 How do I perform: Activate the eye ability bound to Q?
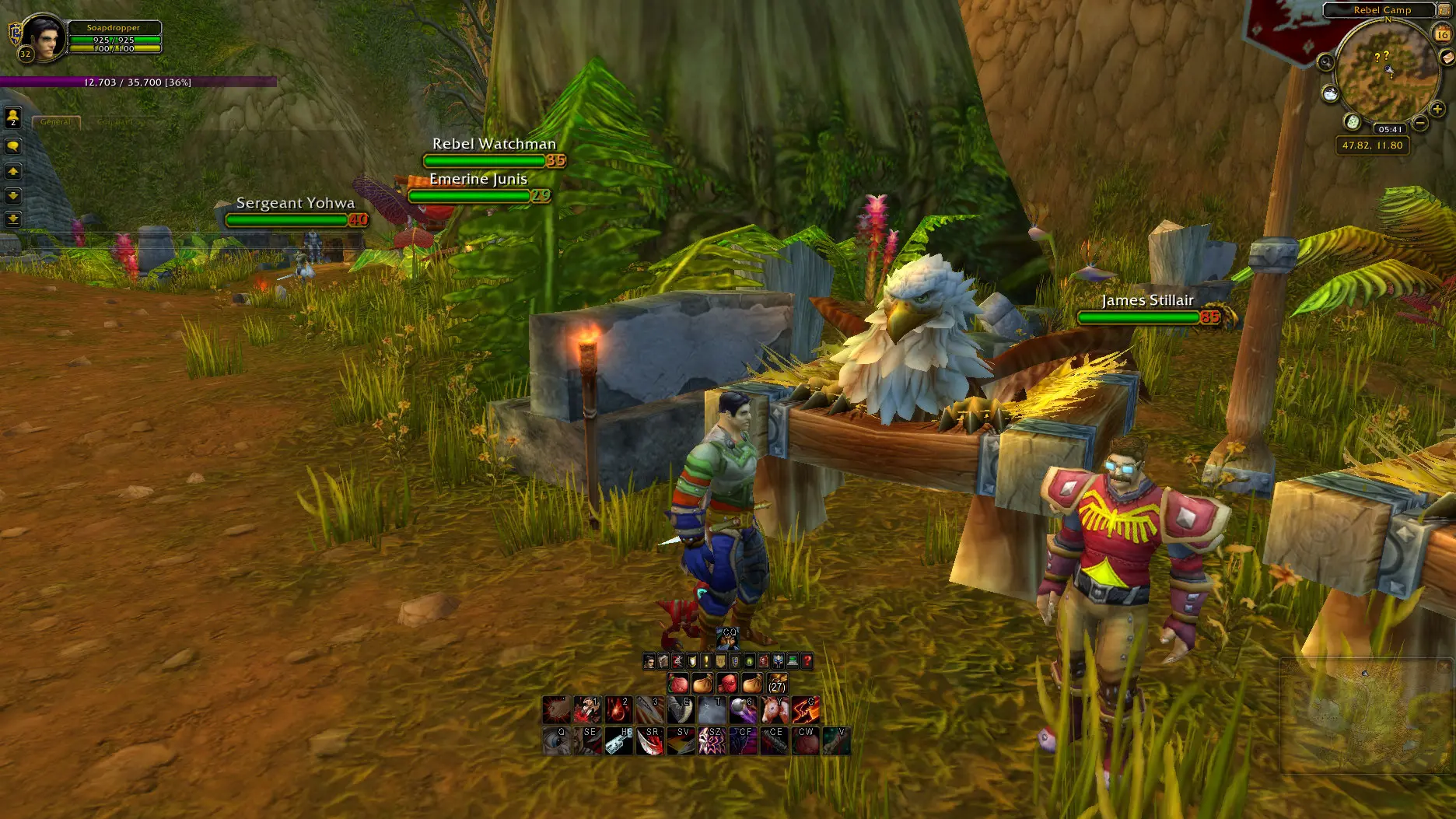[x=555, y=740]
